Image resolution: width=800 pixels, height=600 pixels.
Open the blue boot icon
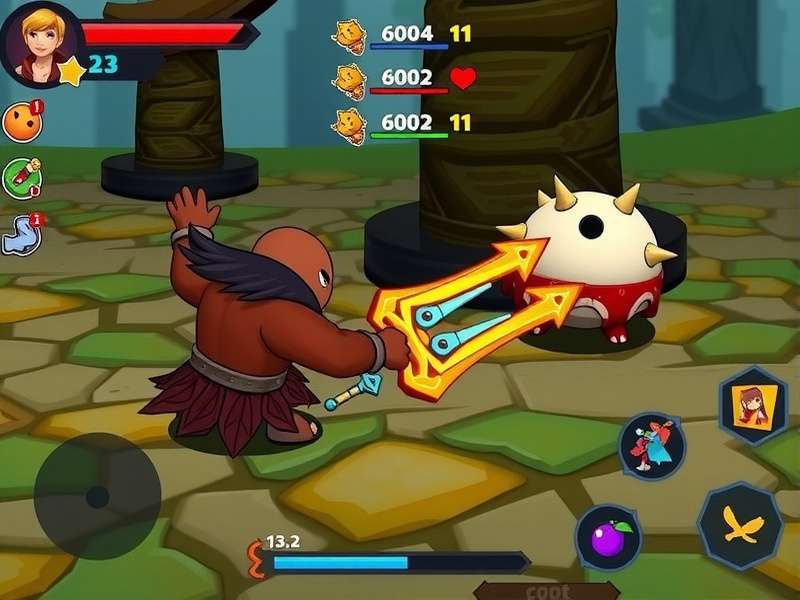coord(21,234)
